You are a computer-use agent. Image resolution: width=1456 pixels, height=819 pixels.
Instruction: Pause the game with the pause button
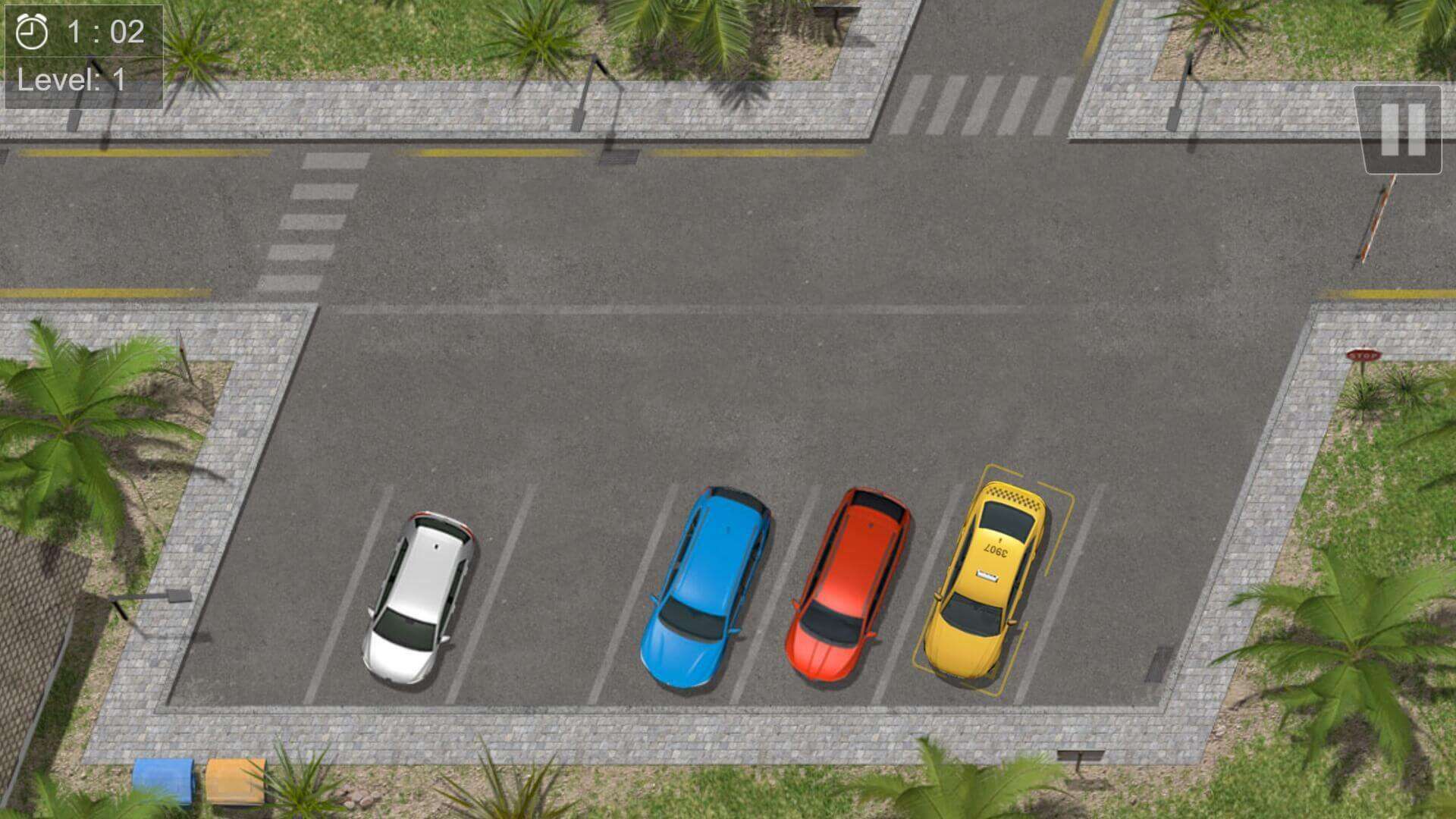point(1402,130)
